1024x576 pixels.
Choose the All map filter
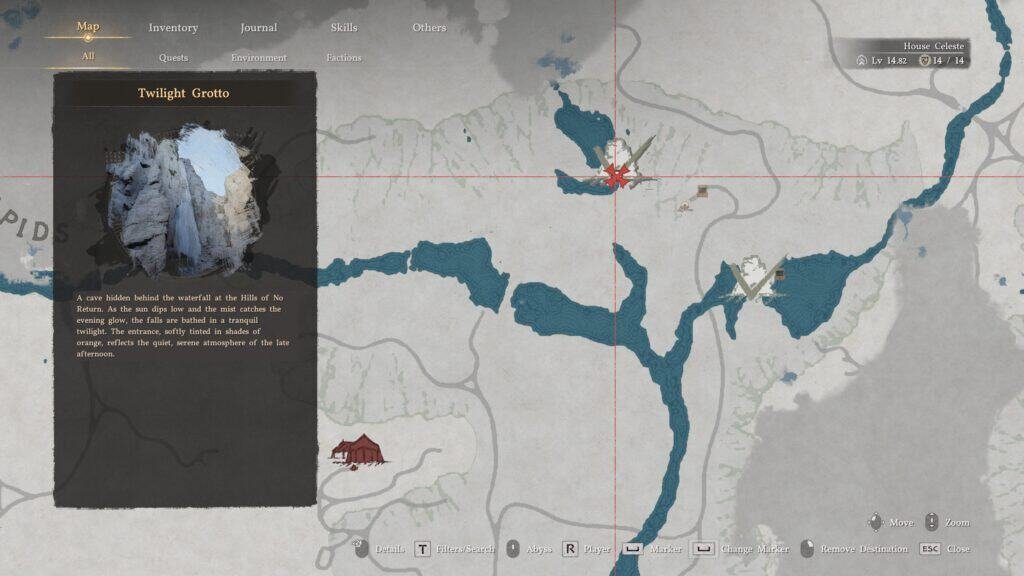tap(88, 56)
